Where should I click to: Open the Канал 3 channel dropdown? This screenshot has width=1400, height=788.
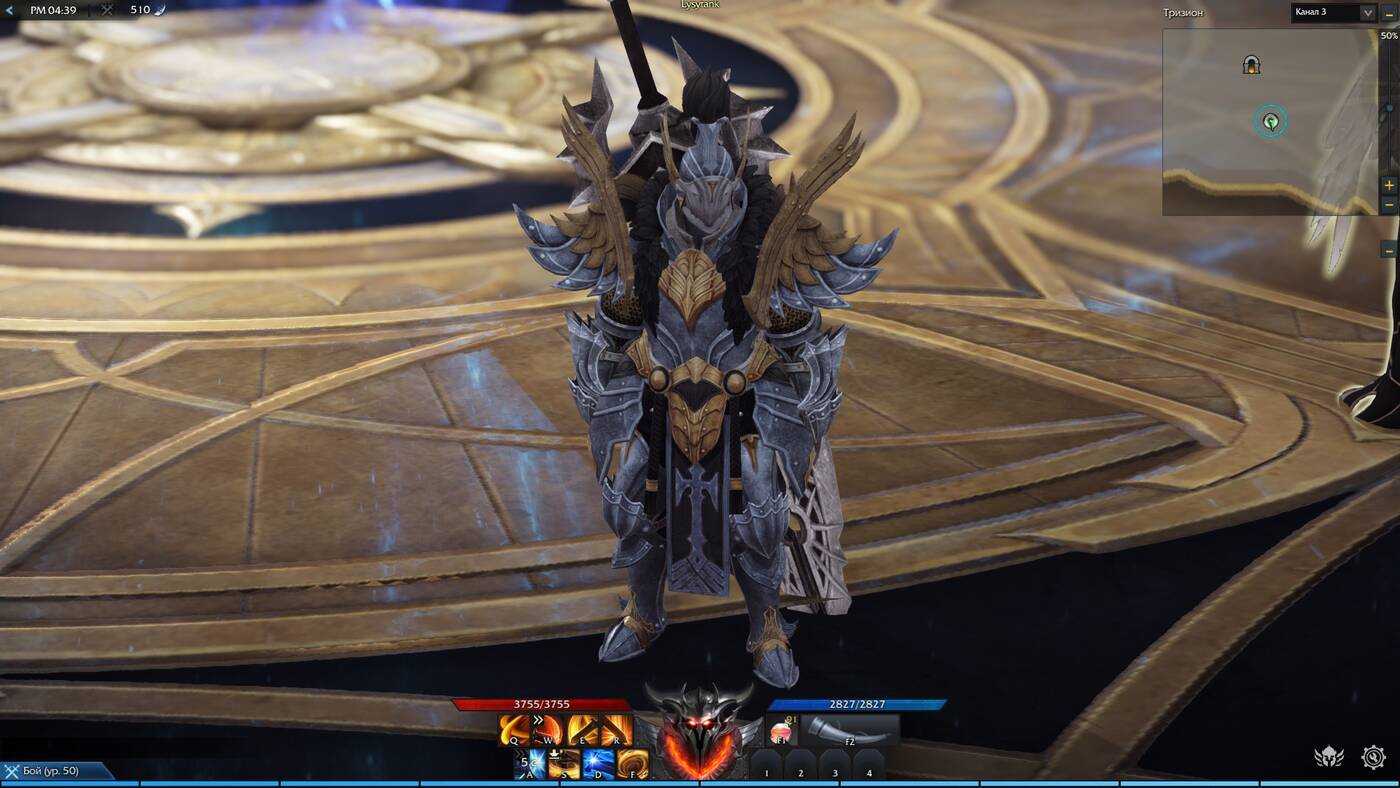tap(1366, 13)
